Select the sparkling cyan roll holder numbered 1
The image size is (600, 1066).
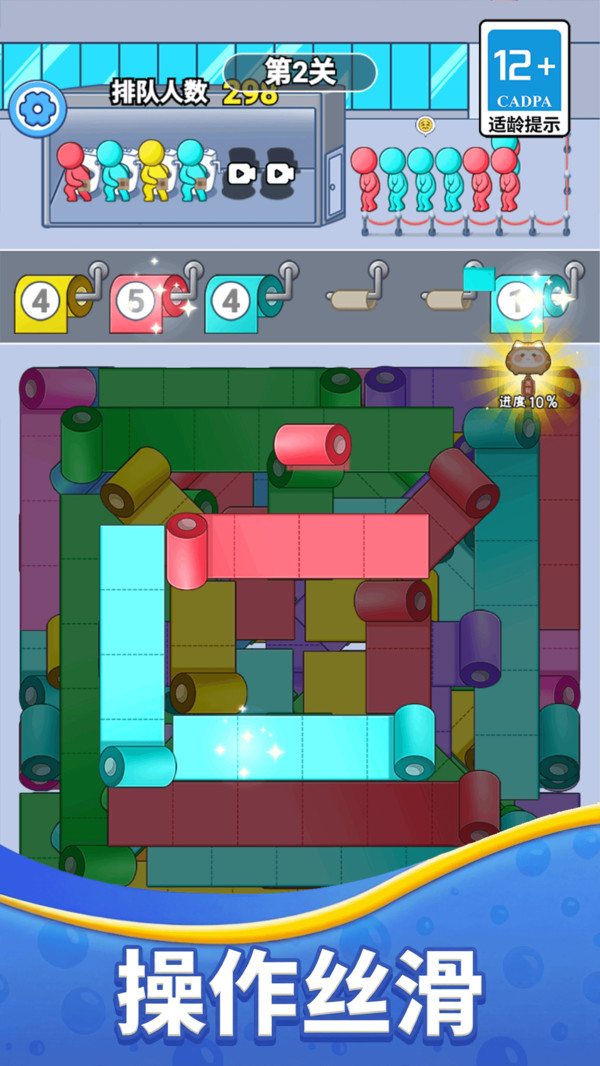(524, 302)
